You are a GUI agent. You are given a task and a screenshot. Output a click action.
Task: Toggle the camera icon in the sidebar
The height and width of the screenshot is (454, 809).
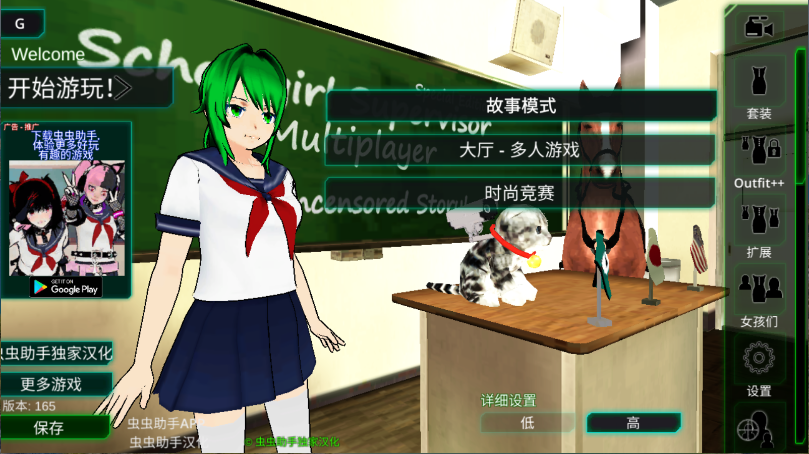pos(759,27)
